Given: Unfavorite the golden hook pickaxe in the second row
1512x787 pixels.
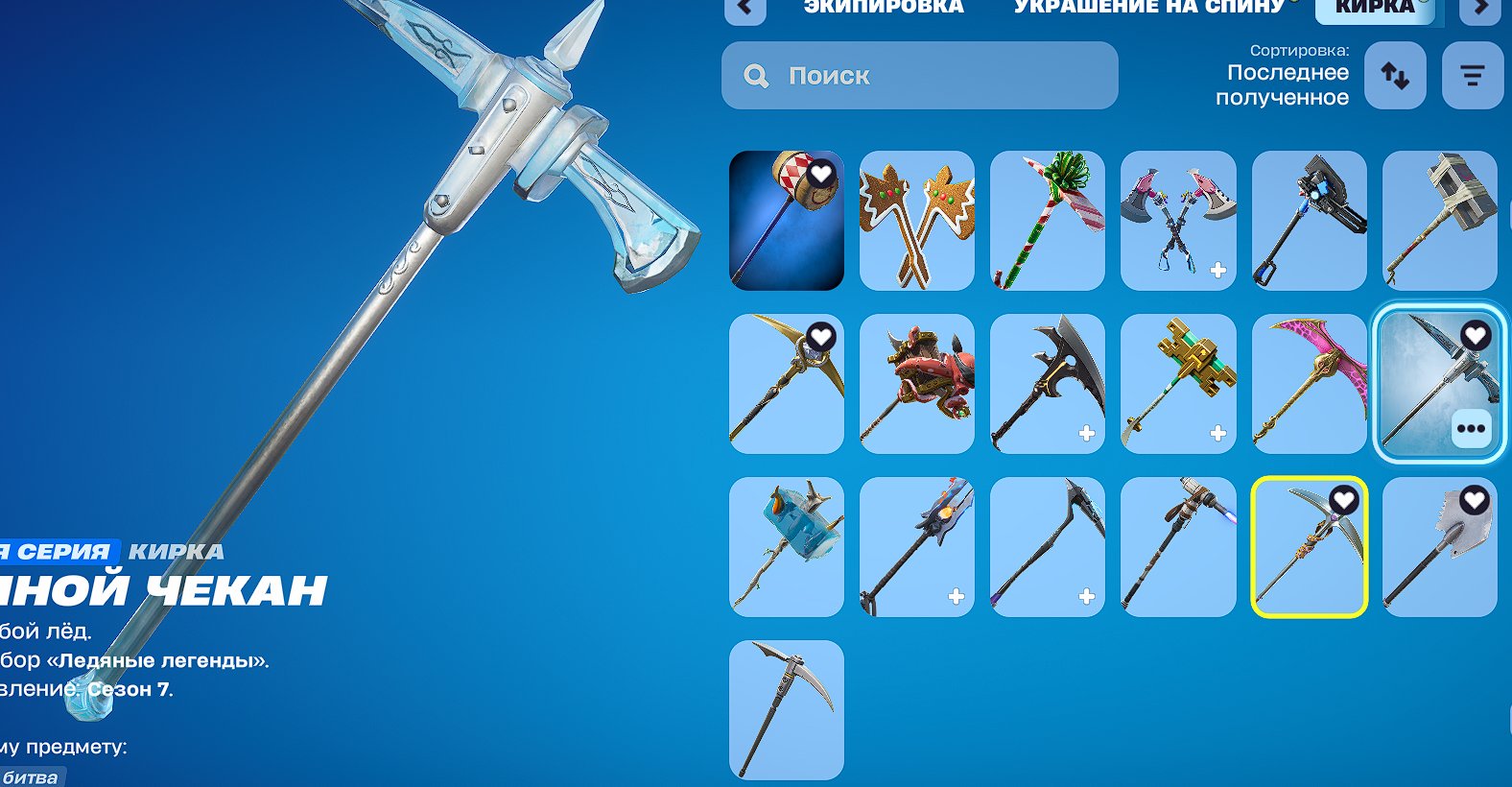Looking at the screenshot, I should [819, 337].
